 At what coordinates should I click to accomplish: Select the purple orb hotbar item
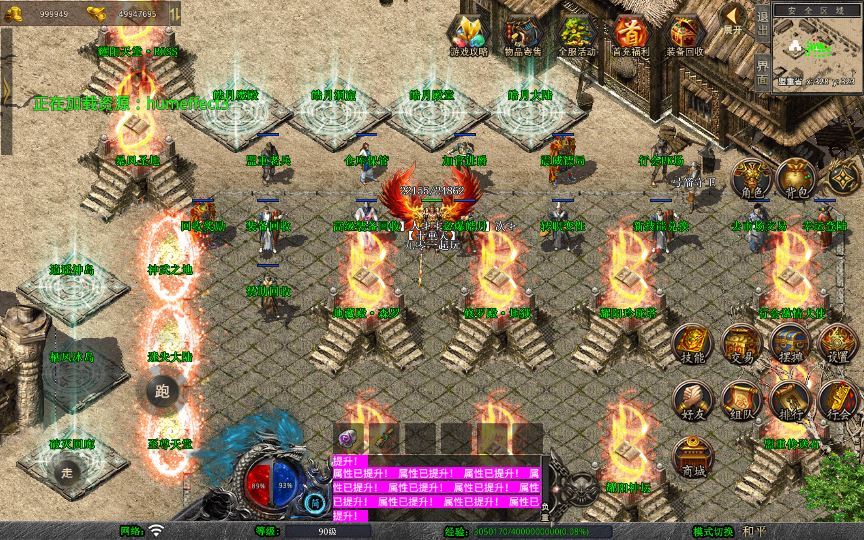[347, 438]
